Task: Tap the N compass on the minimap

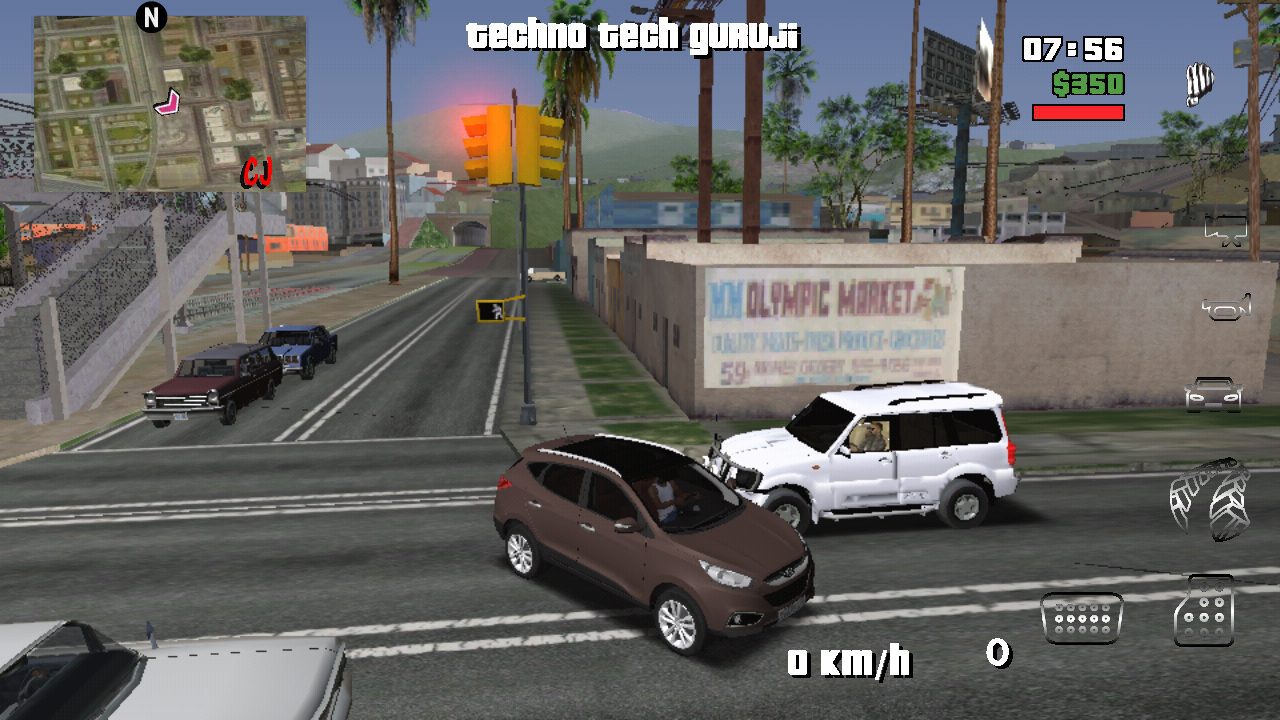Action: 152,17
